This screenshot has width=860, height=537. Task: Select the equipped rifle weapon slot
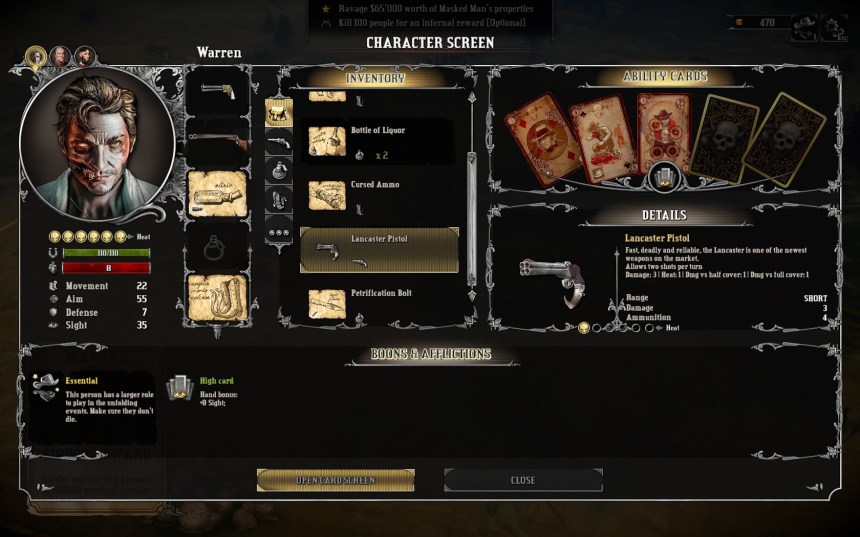point(217,141)
